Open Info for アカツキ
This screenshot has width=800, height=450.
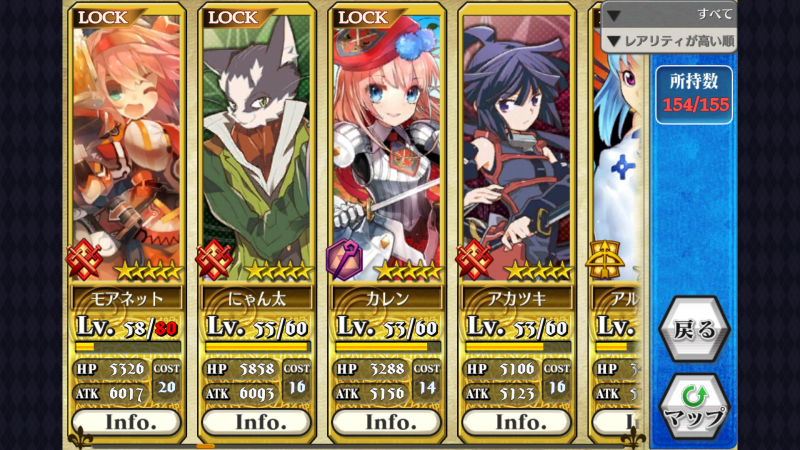click(x=517, y=422)
